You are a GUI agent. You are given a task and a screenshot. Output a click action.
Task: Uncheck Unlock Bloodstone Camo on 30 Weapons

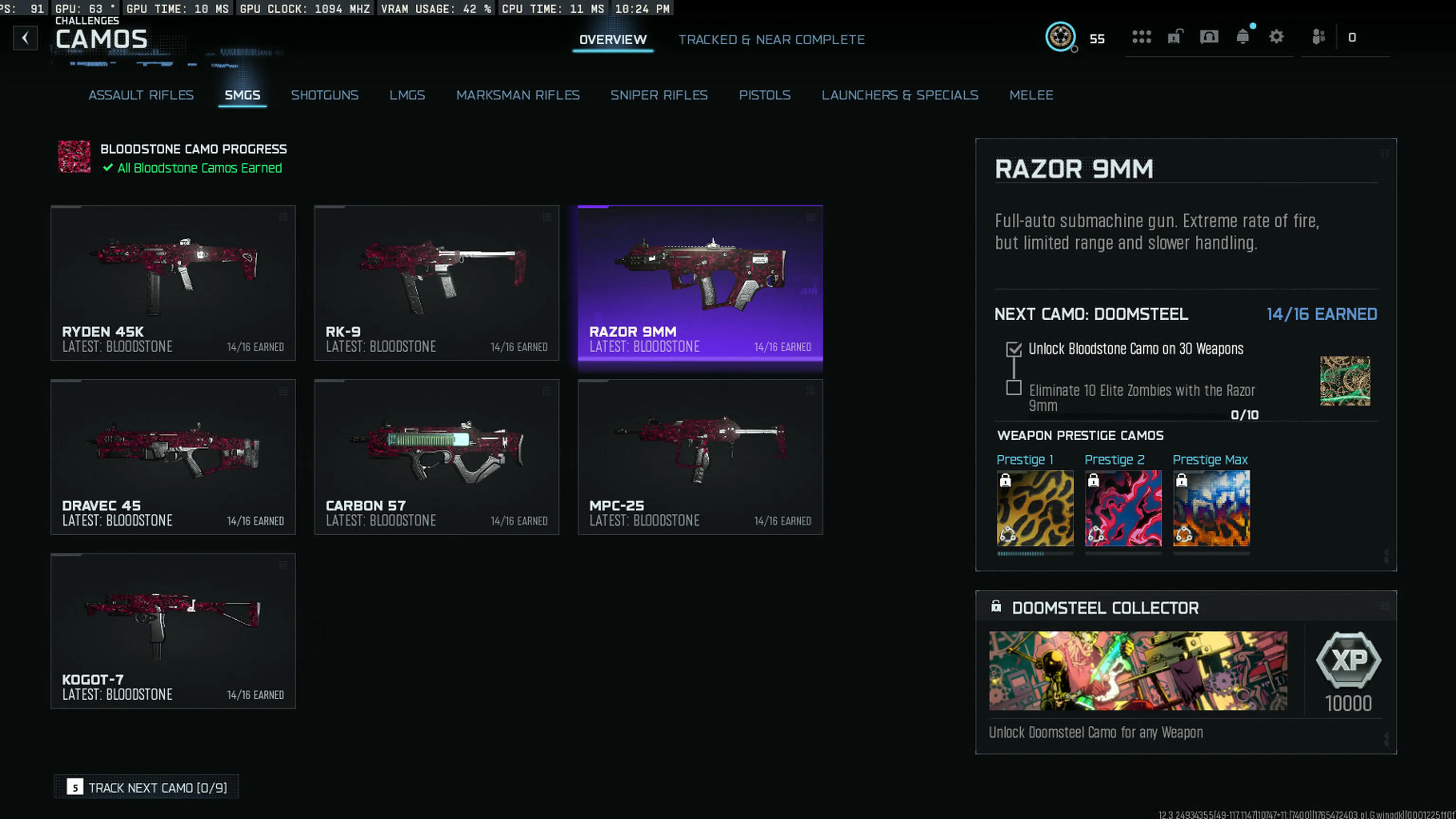point(1014,349)
